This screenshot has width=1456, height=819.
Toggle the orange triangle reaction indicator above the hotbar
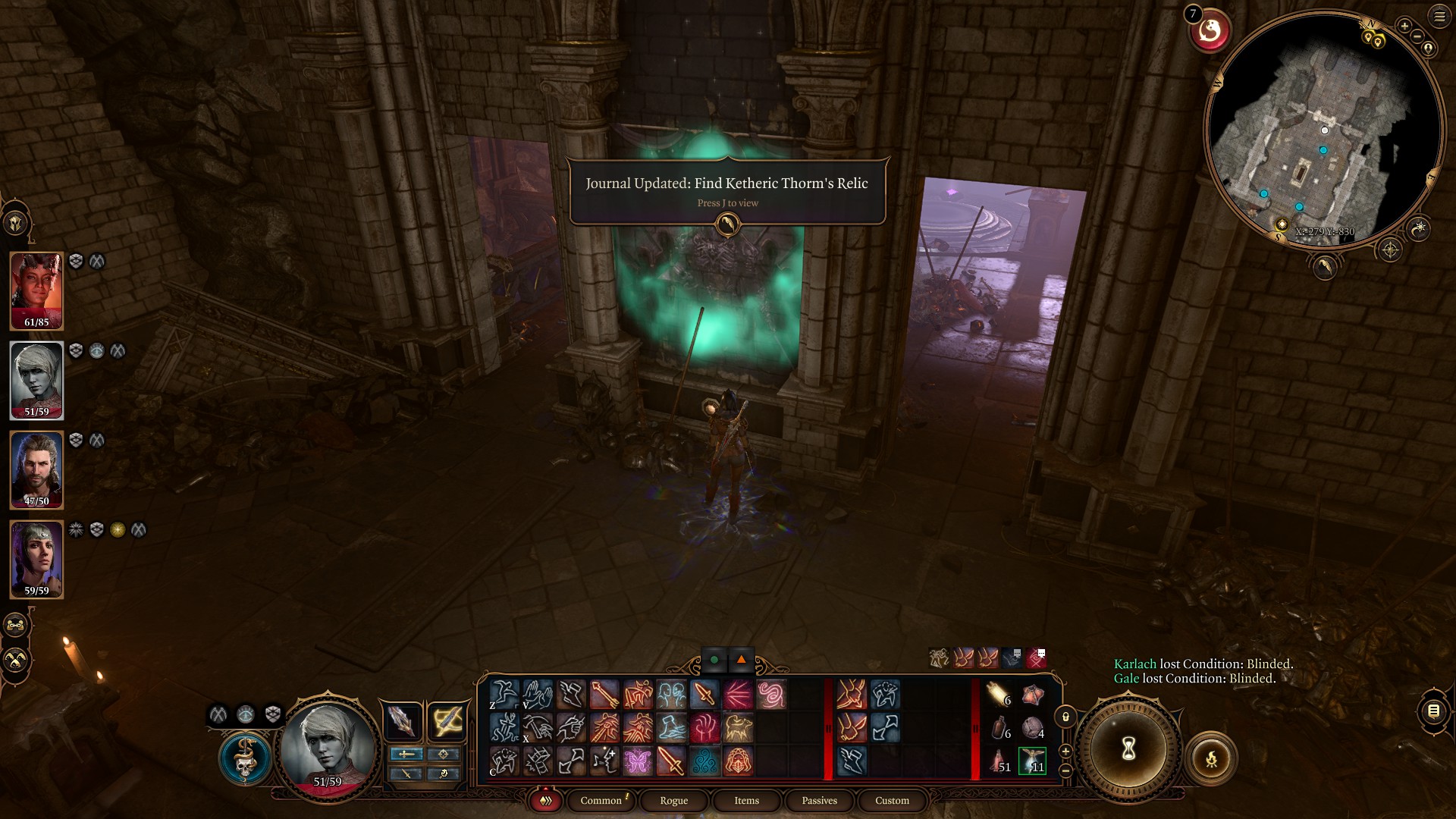[740, 660]
